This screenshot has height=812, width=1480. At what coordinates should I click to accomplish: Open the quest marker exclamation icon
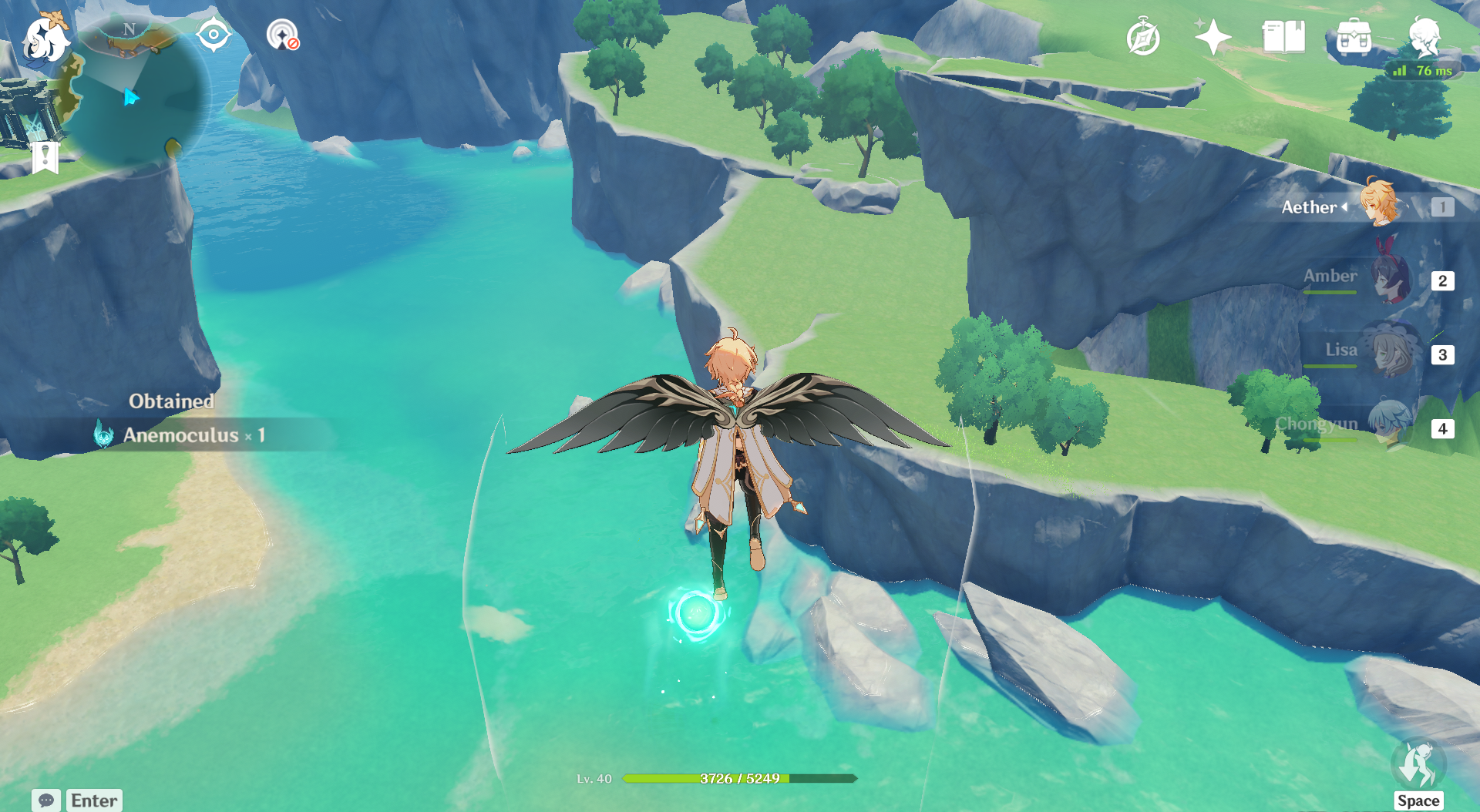click(45, 157)
